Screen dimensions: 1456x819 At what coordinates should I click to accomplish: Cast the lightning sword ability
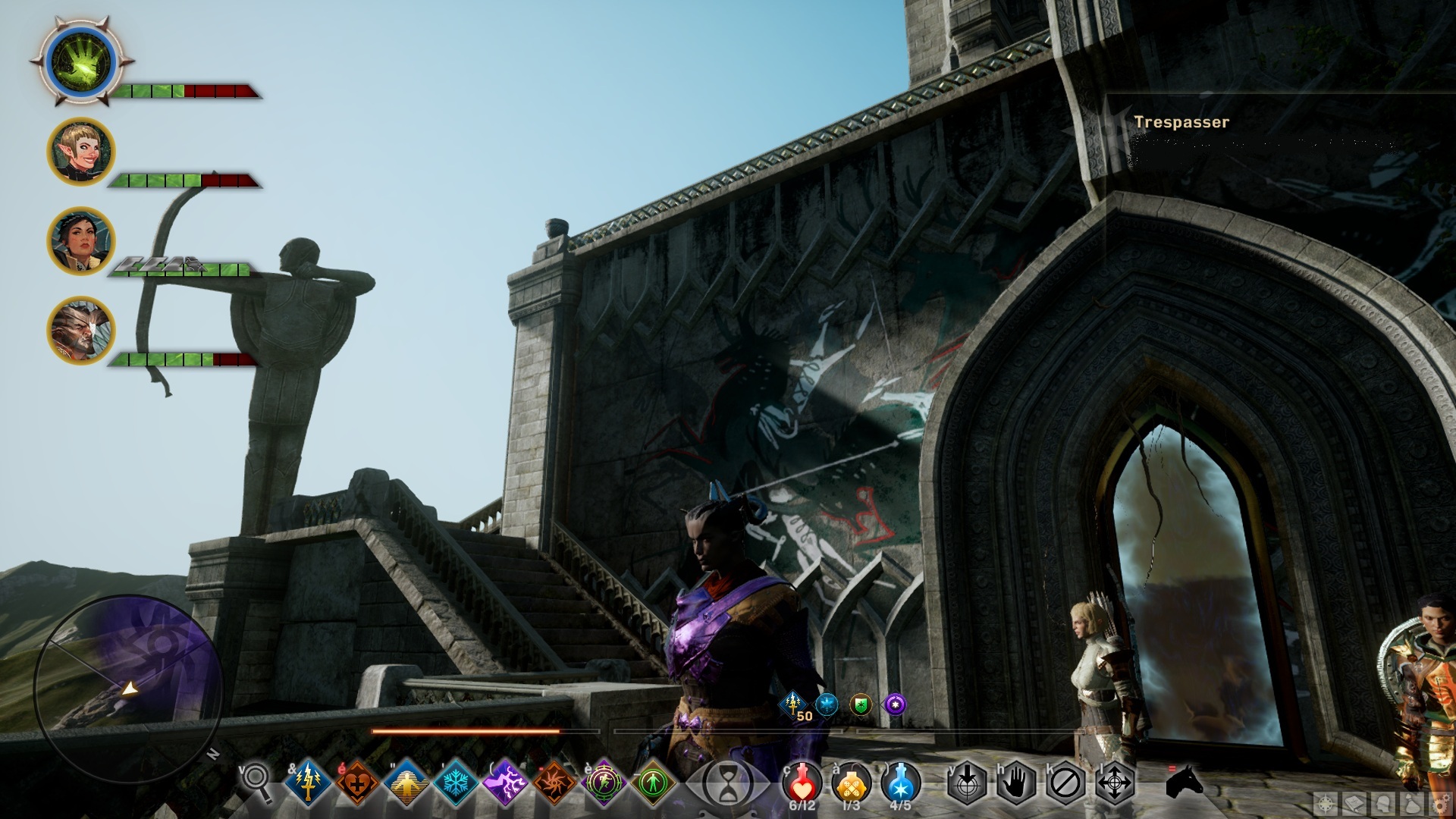[308, 782]
